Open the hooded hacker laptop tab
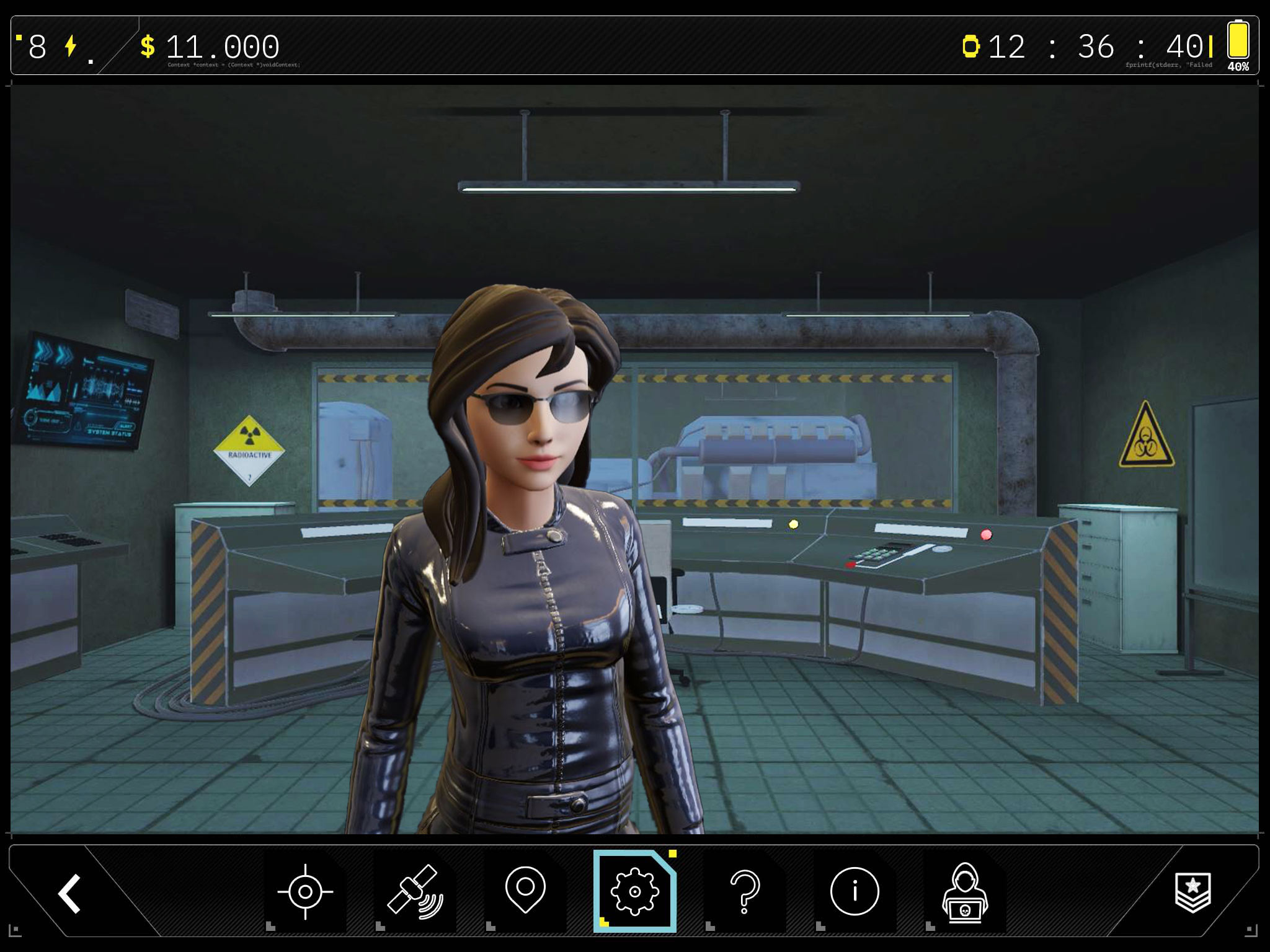The height and width of the screenshot is (952, 1270). tap(964, 892)
